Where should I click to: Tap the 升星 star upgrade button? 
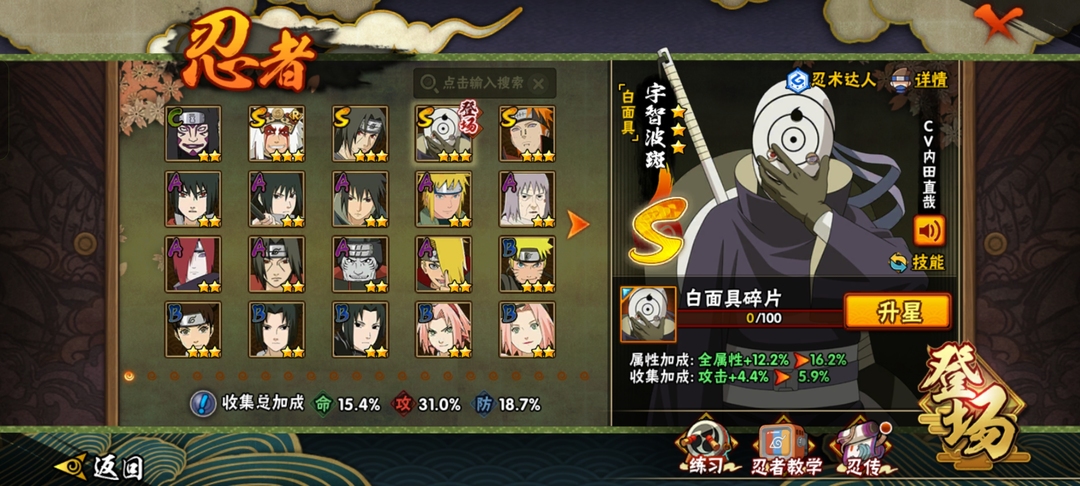(x=897, y=311)
